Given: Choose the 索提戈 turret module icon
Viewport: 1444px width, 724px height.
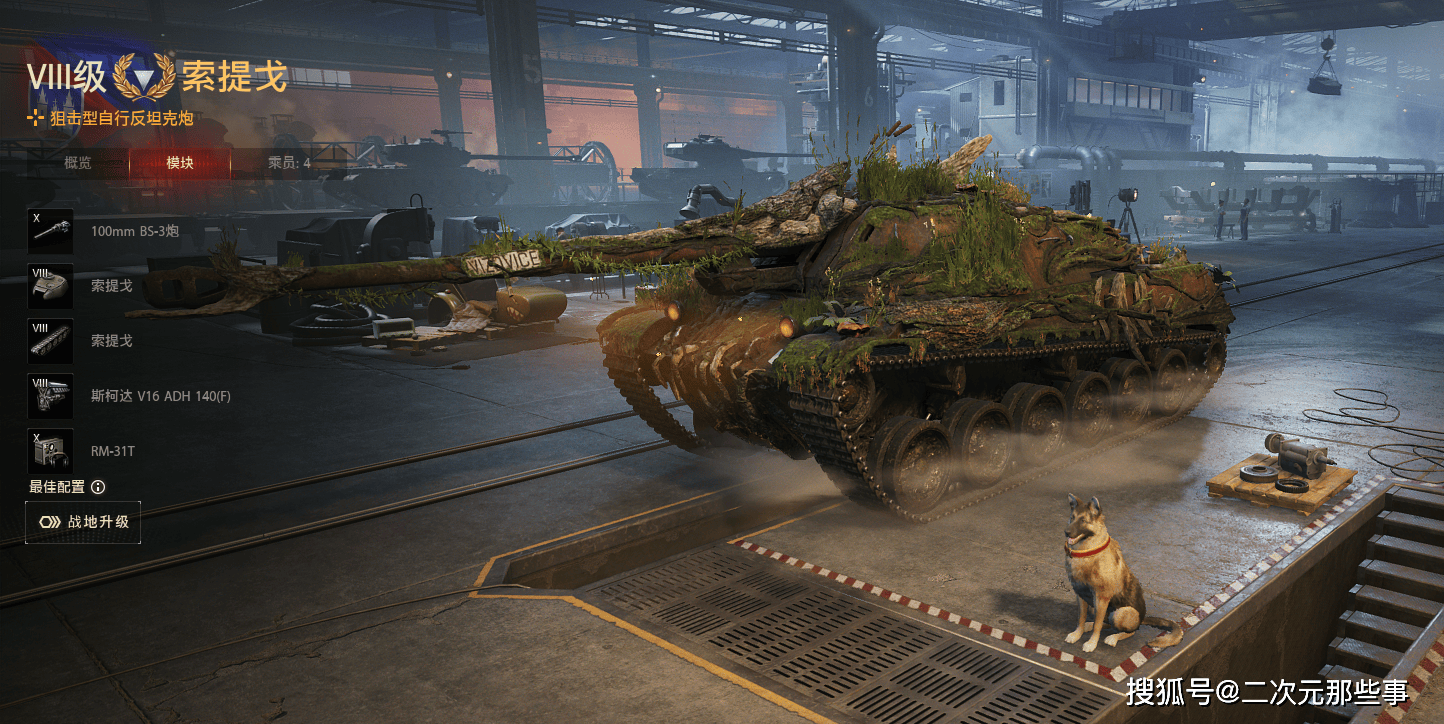Looking at the screenshot, I should pos(51,286).
